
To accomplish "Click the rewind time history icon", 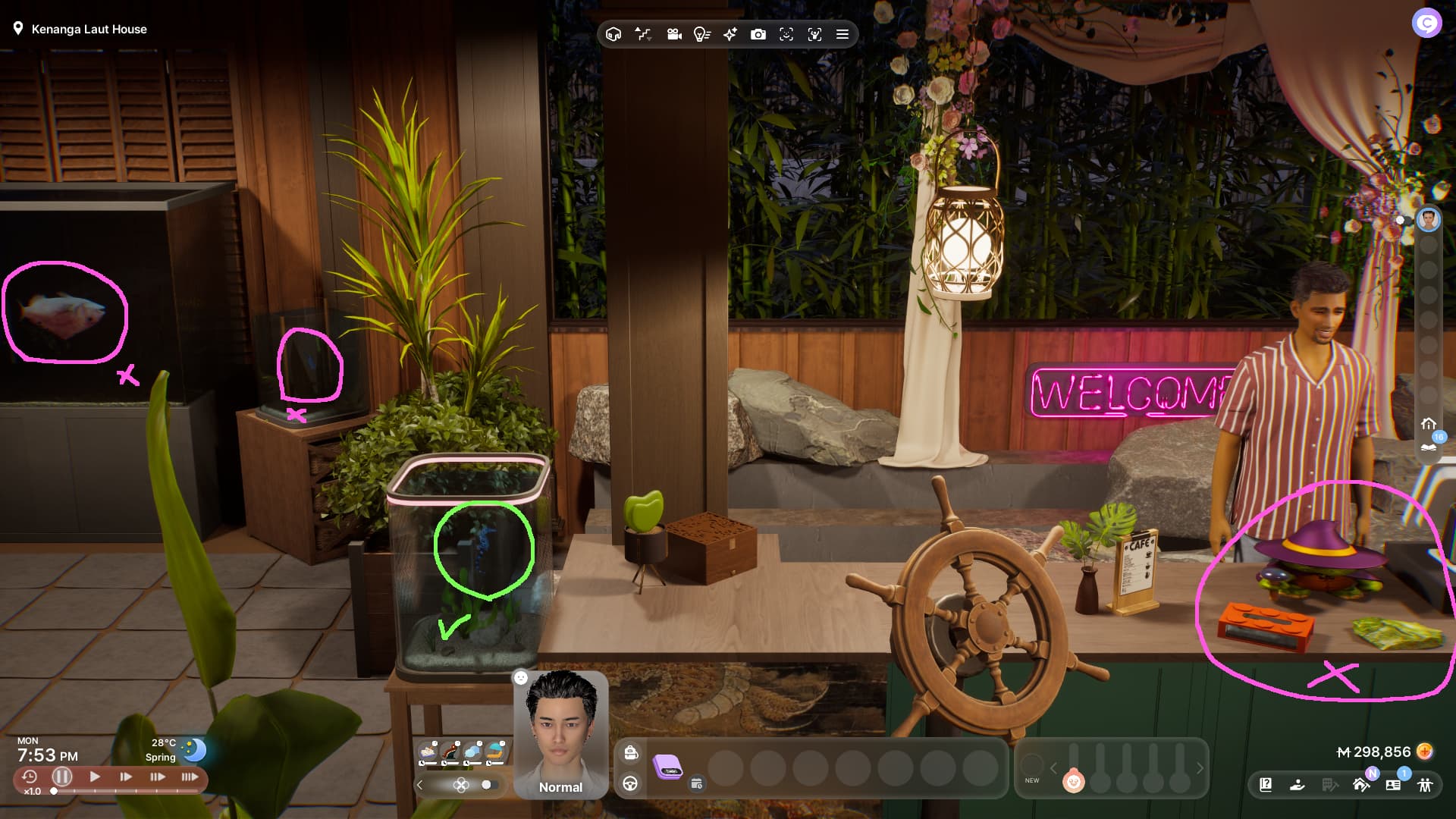I will click(x=30, y=777).
